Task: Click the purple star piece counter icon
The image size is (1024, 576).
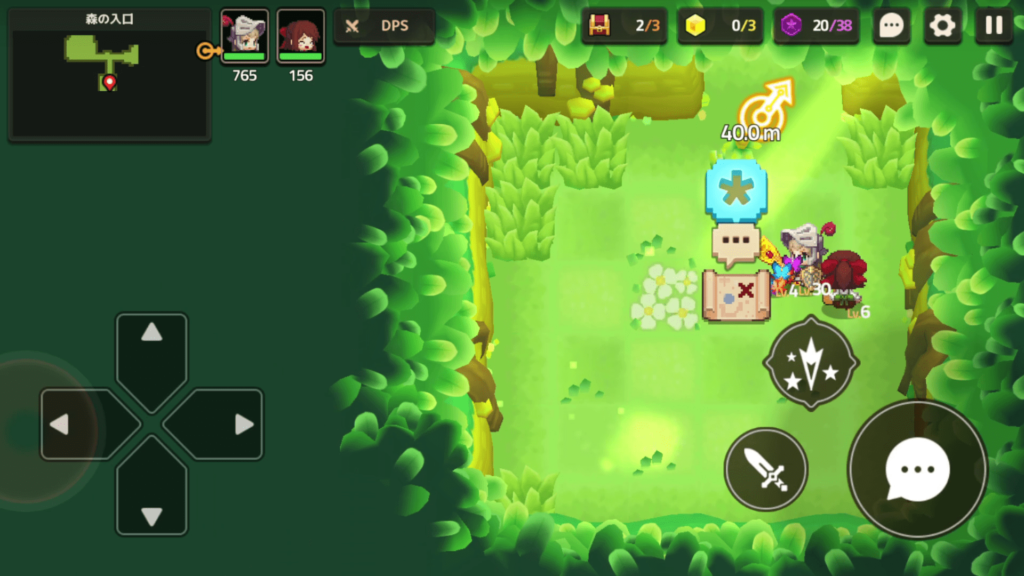Action: (791, 26)
